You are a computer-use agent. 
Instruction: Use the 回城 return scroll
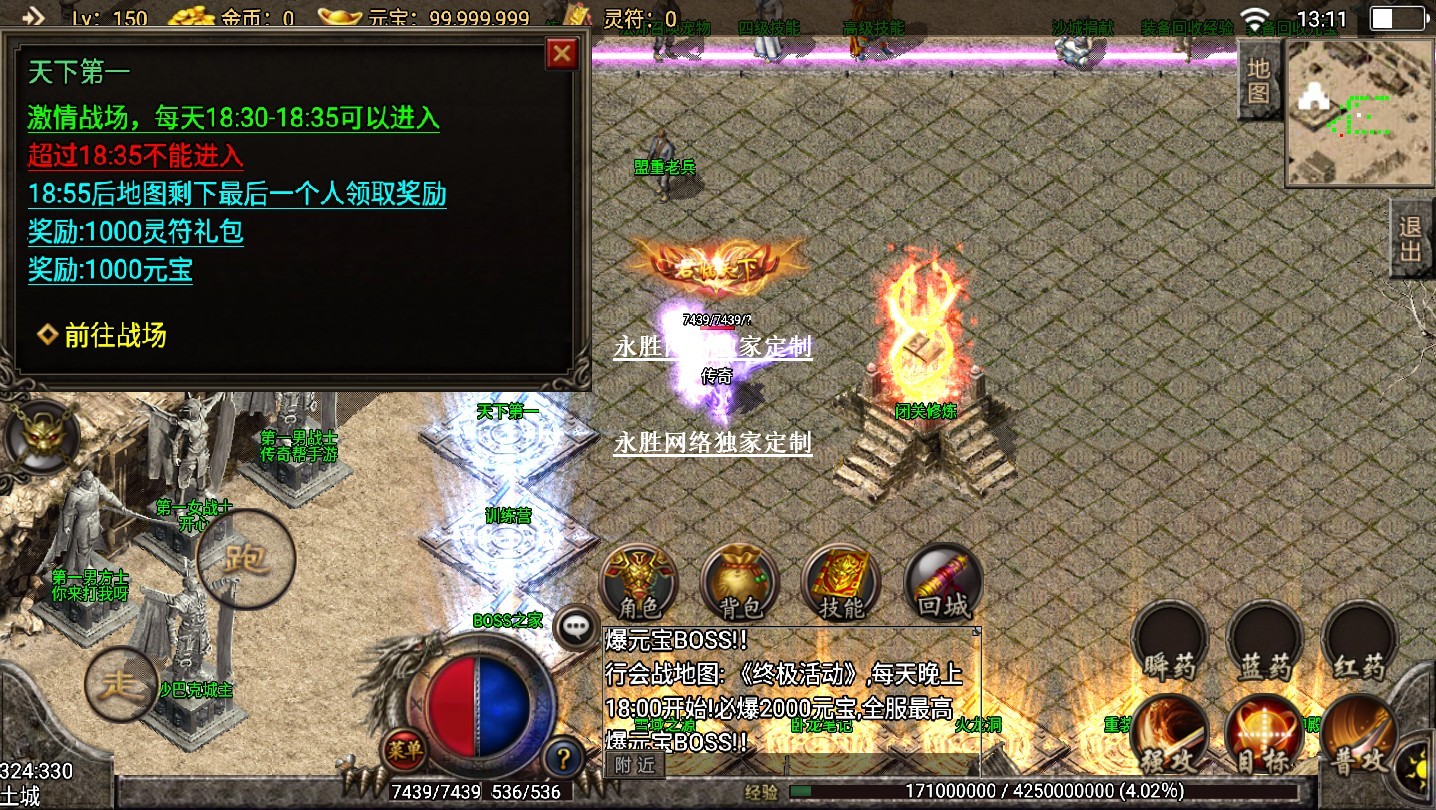point(942,581)
